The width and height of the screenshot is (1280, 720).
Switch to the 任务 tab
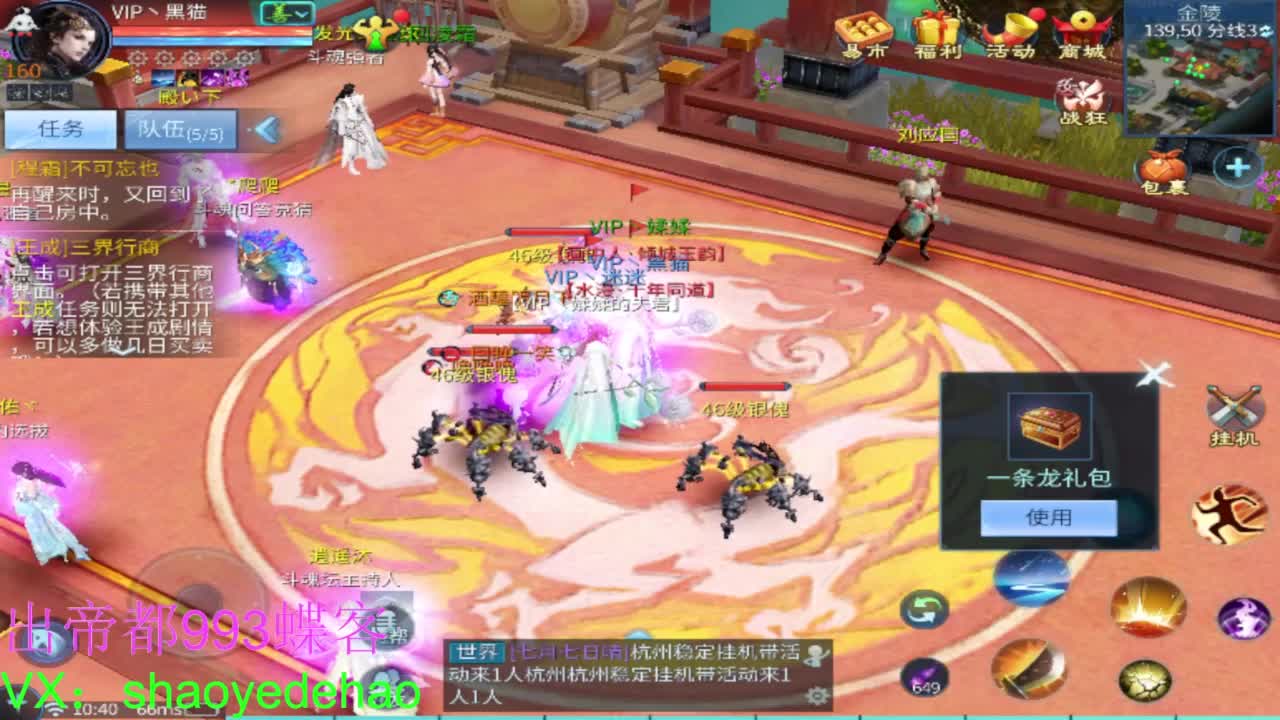click(60, 129)
